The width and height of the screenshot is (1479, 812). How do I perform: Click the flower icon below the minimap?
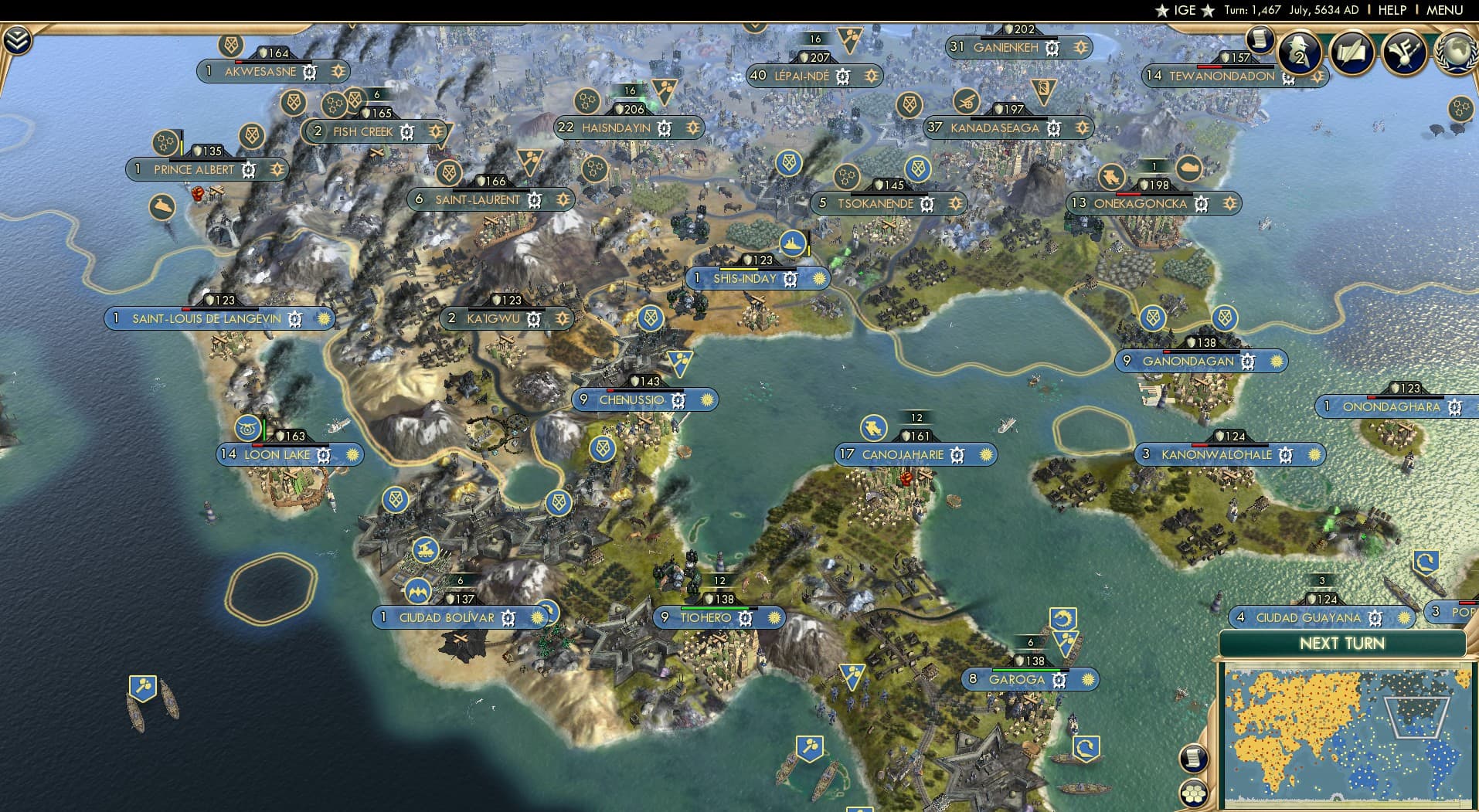pyautogui.click(x=1194, y=791)
